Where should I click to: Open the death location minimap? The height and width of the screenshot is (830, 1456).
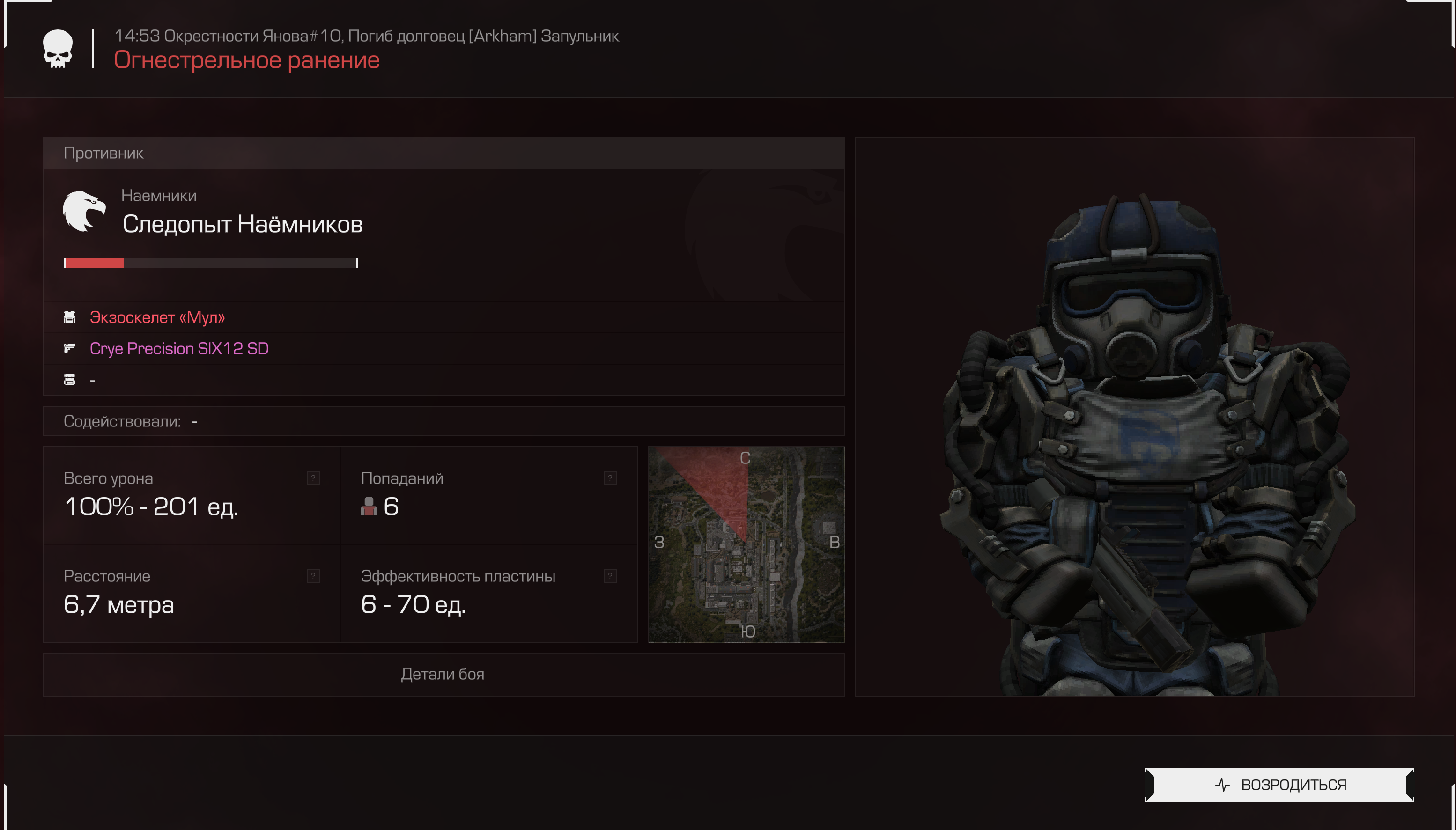pyautogui.click(x=746, y=544)
